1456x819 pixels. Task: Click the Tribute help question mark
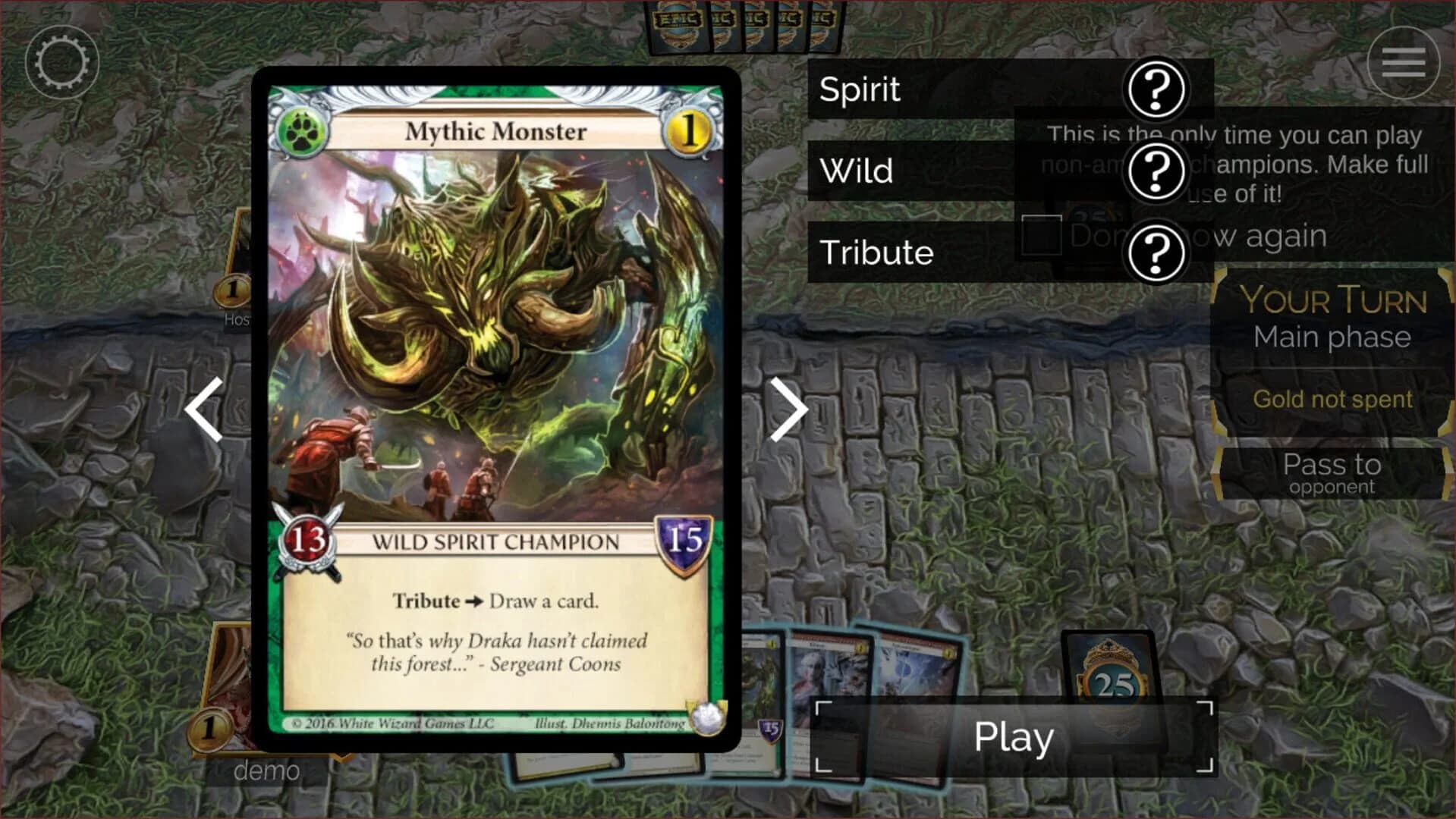(1156, 252)
